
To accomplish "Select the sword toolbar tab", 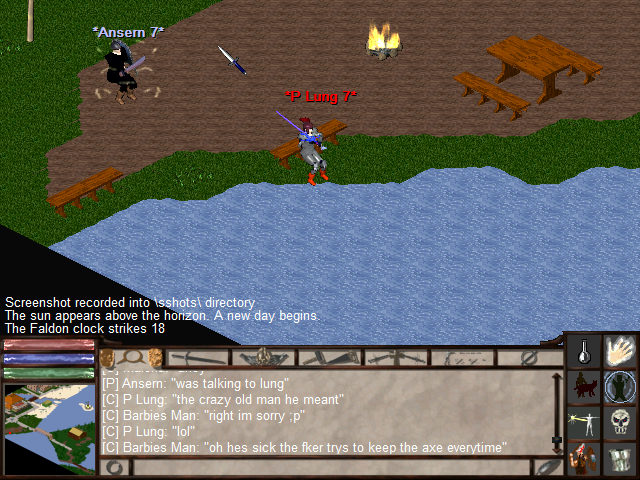I will 198,357.
